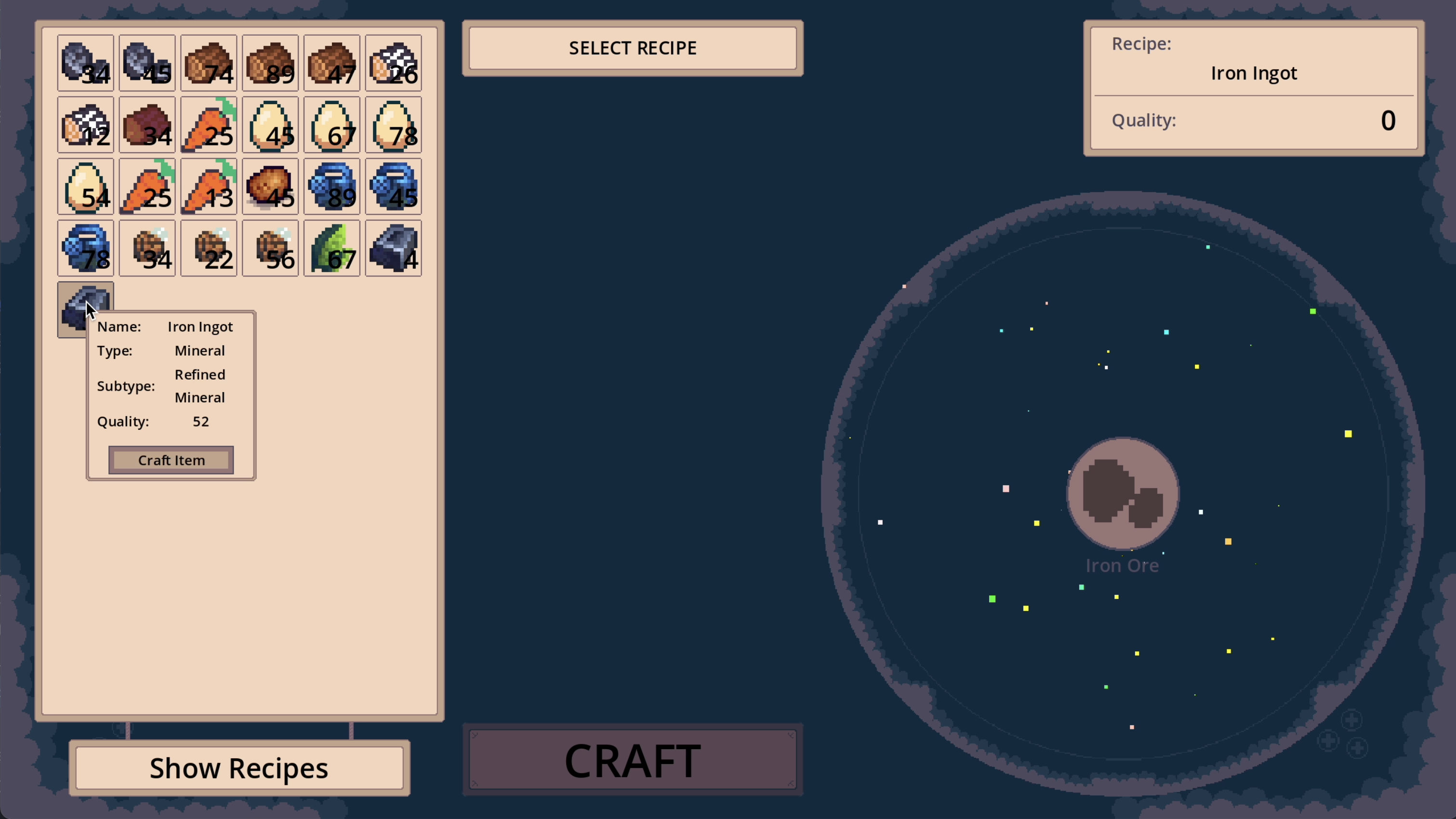Select the checkered item with quality 26

click(394, 63)
